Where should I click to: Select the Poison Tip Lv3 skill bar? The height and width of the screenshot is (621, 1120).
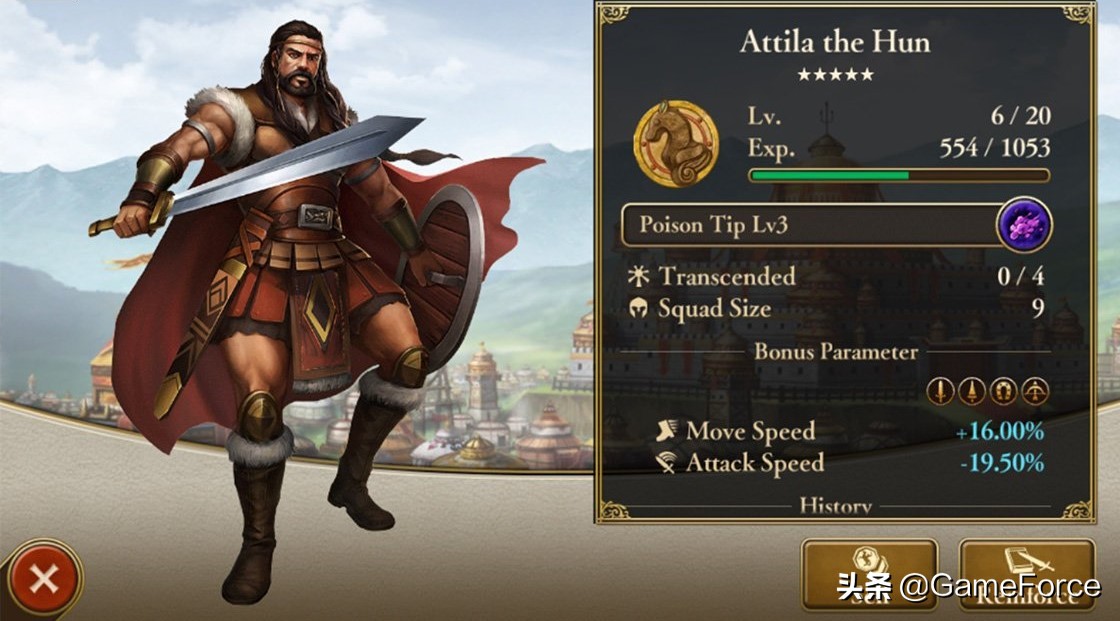click(810, 225)
